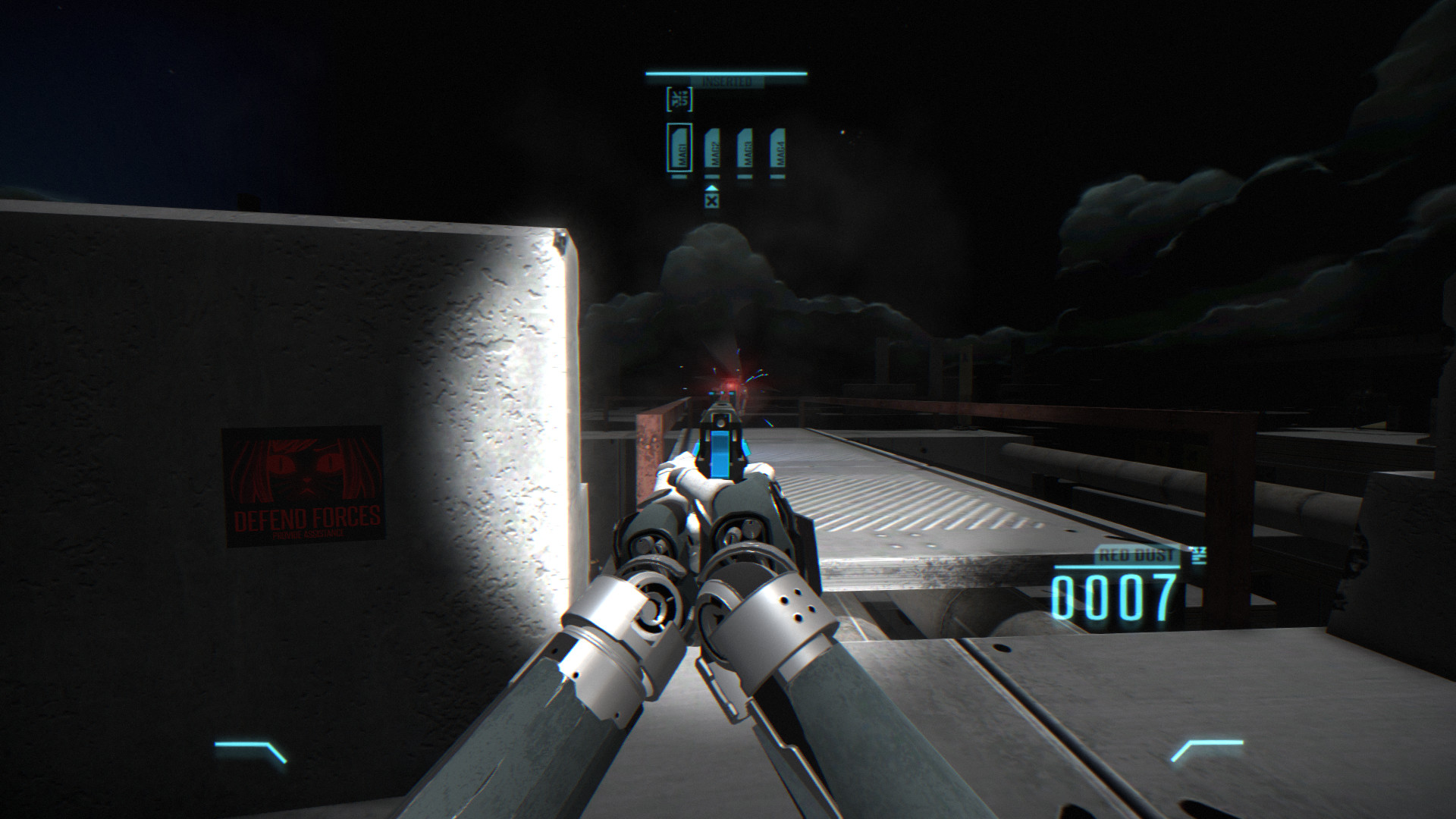Select the MAG4 magazine icon
The image size is (1456, 819).
coord(778,149)
